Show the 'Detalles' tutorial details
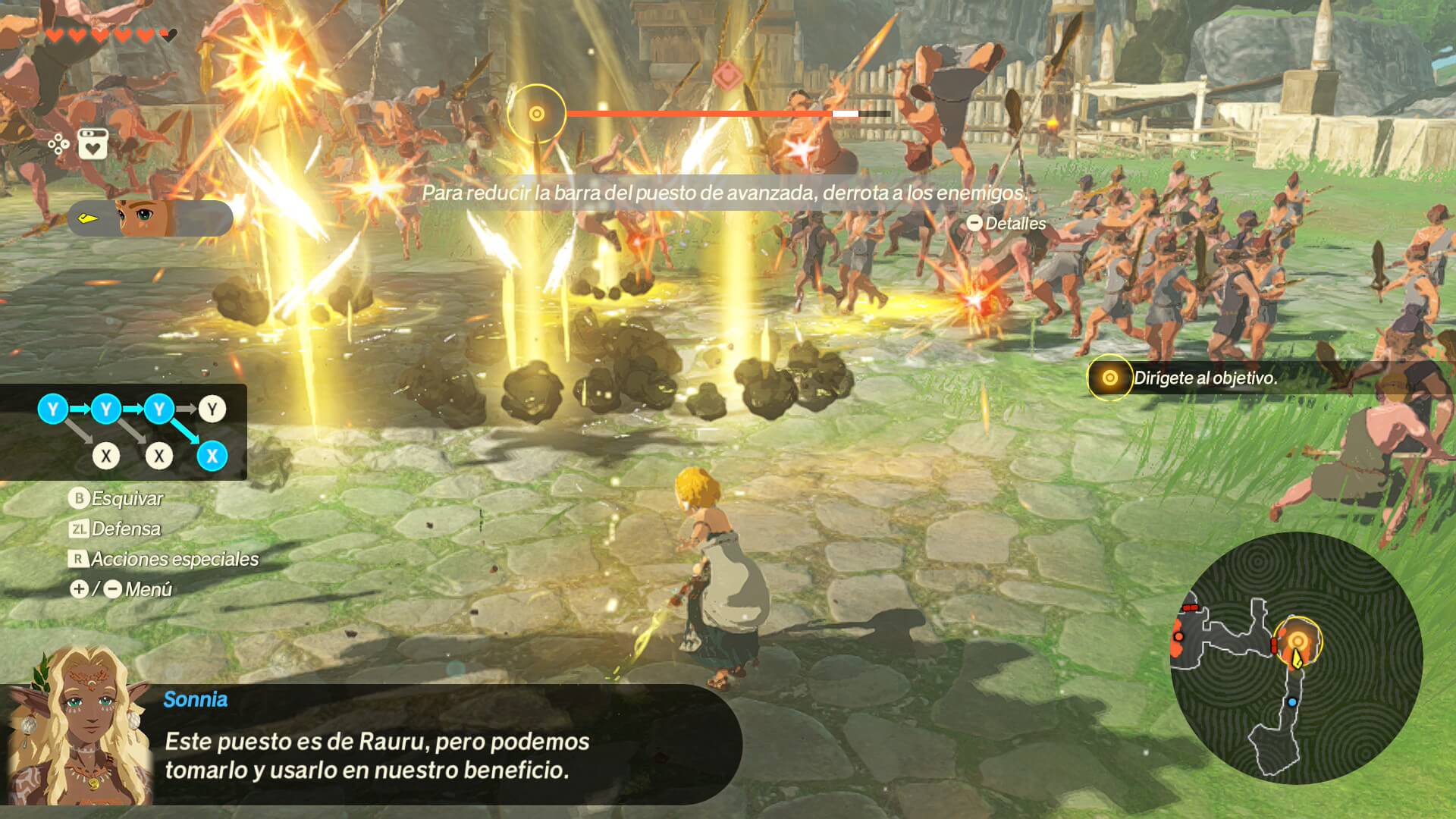Screen dimensions: 1456x819 (x=1006, y=224)
